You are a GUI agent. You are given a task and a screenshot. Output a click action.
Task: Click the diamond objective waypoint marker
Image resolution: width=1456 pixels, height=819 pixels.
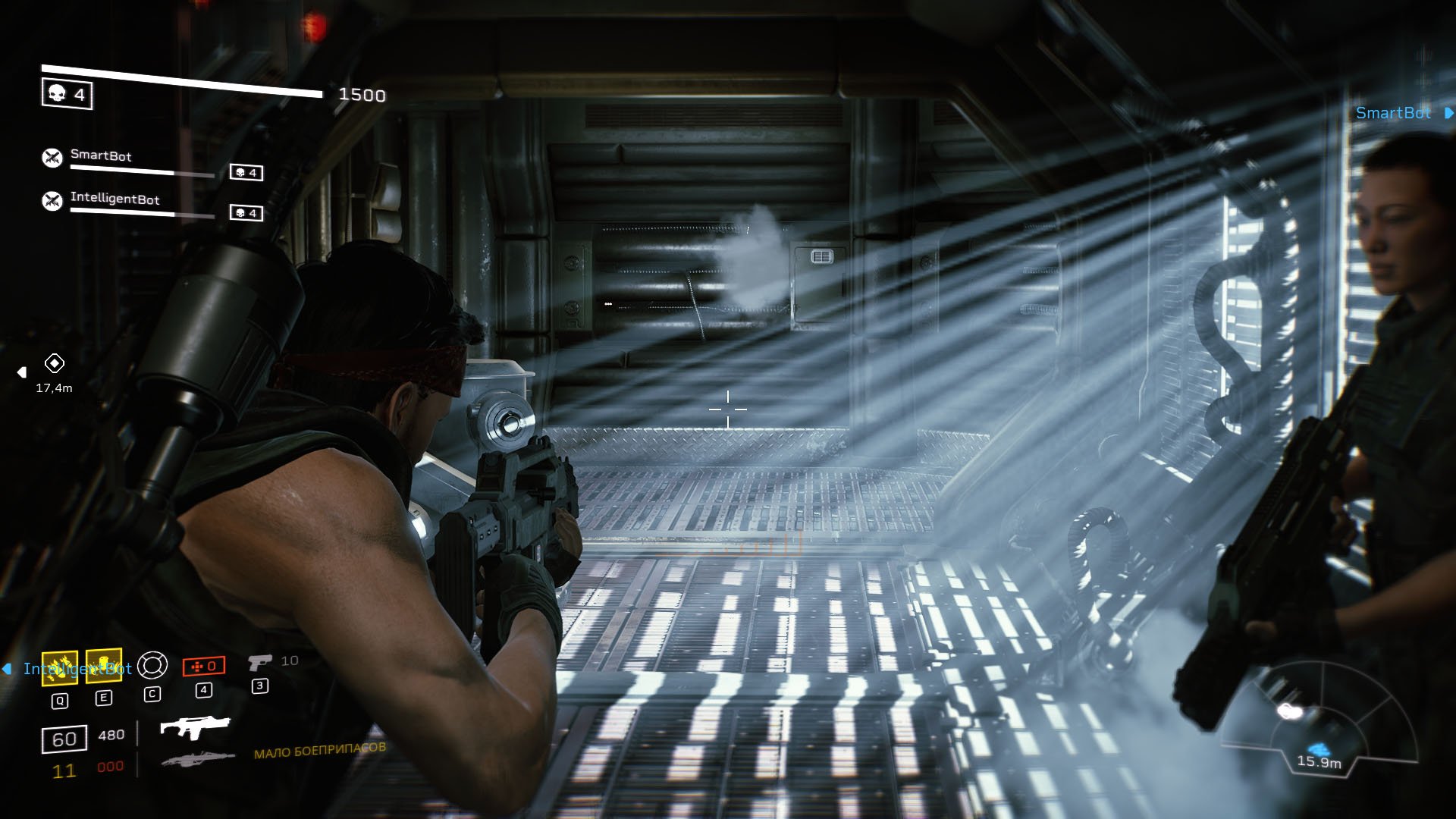click(x=55, y=363)
